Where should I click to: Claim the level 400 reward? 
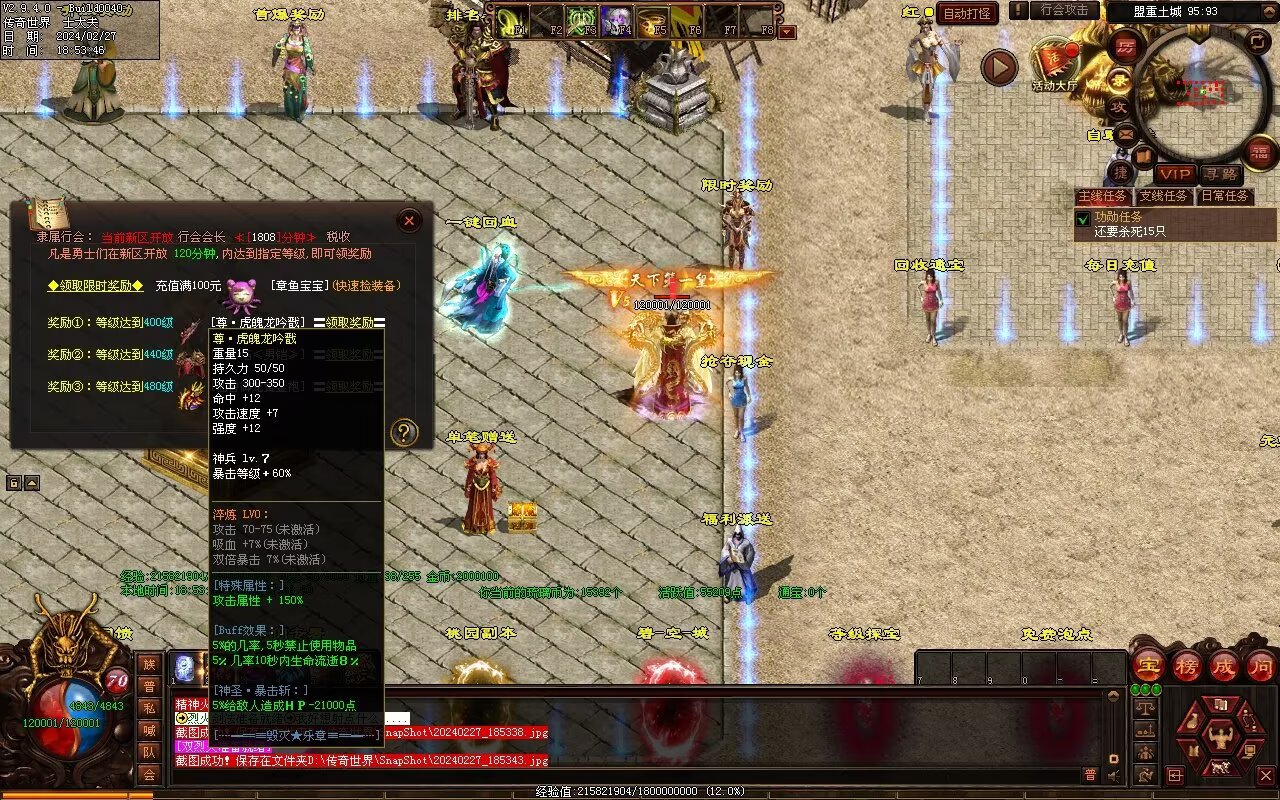[x=351, y=322]
